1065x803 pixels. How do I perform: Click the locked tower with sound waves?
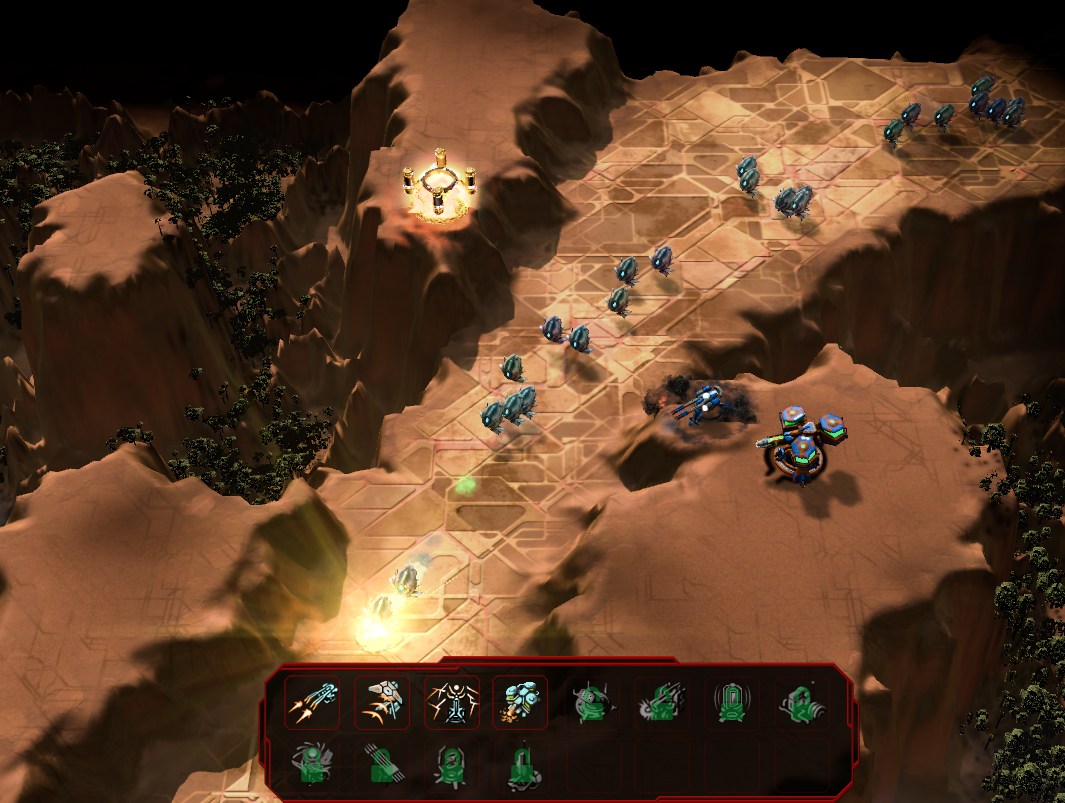tap(732, 702)
